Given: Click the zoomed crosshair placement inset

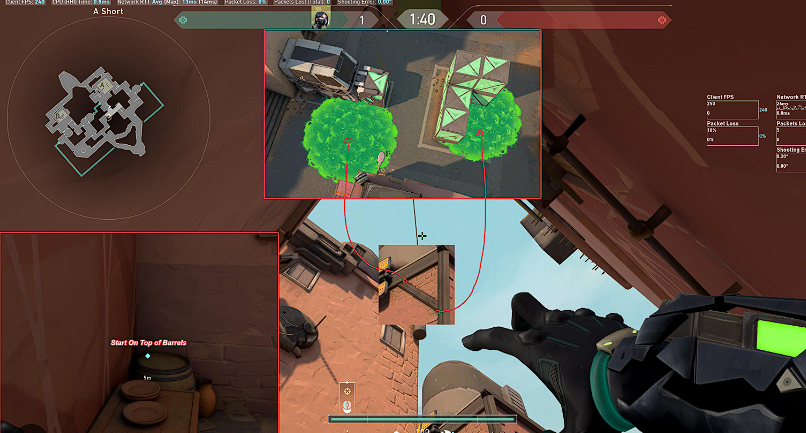Looking at the screenshot, I should [x=416, y=284].
